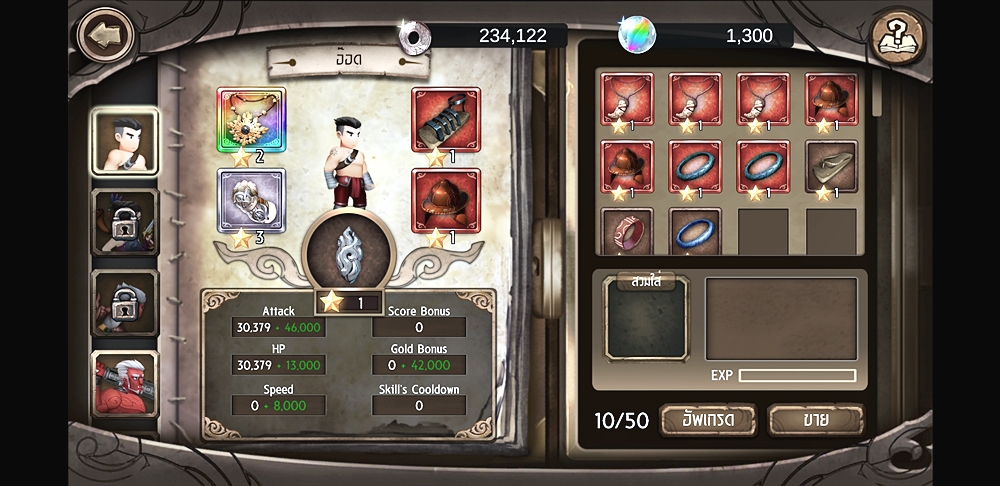Select the equipped brown hat slot
The height and width of the screenshot is (486, 1000).
click(x=445, y=200)
